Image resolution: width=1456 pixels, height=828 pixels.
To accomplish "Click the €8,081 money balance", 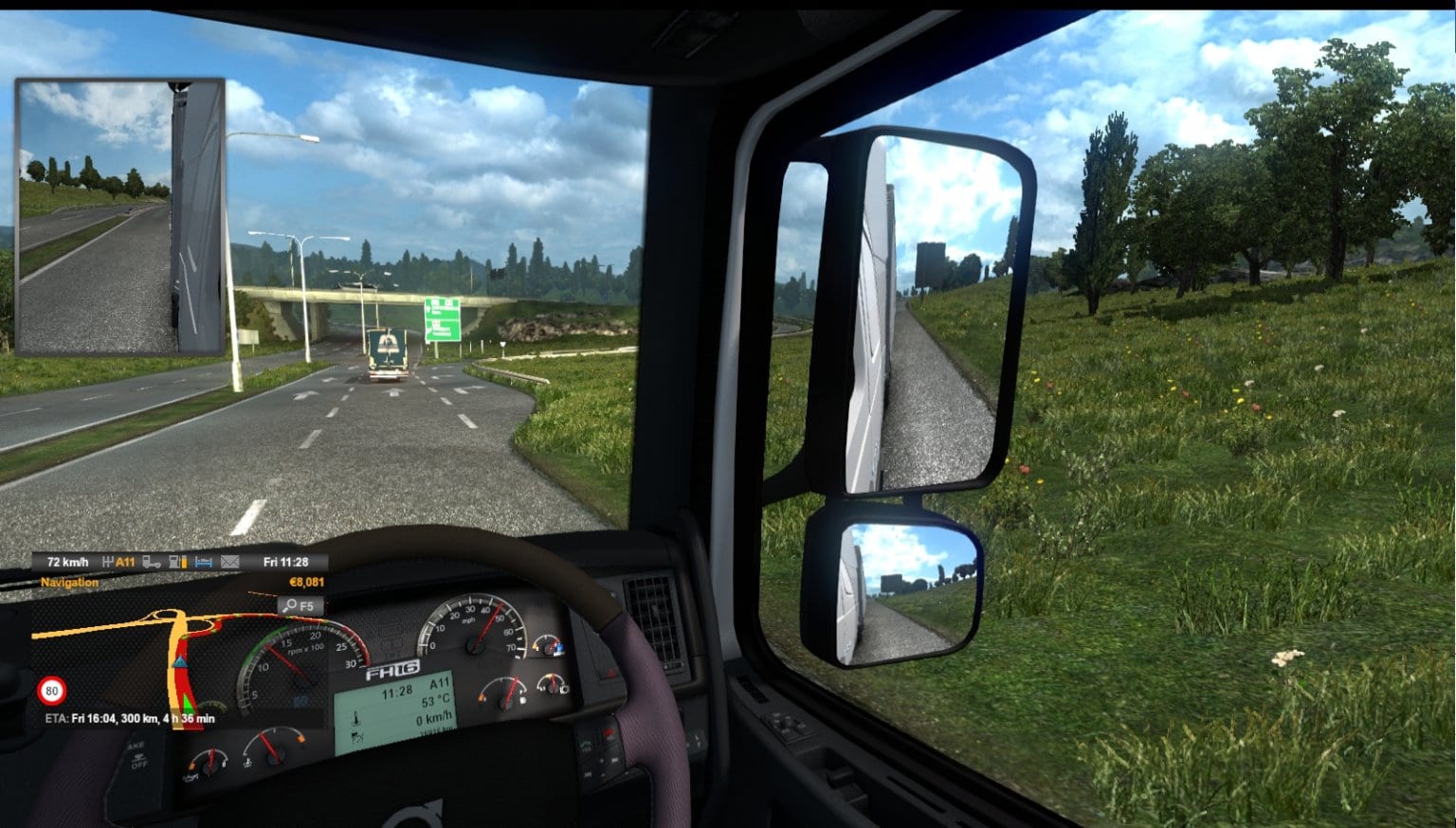I will pos(305,581).
